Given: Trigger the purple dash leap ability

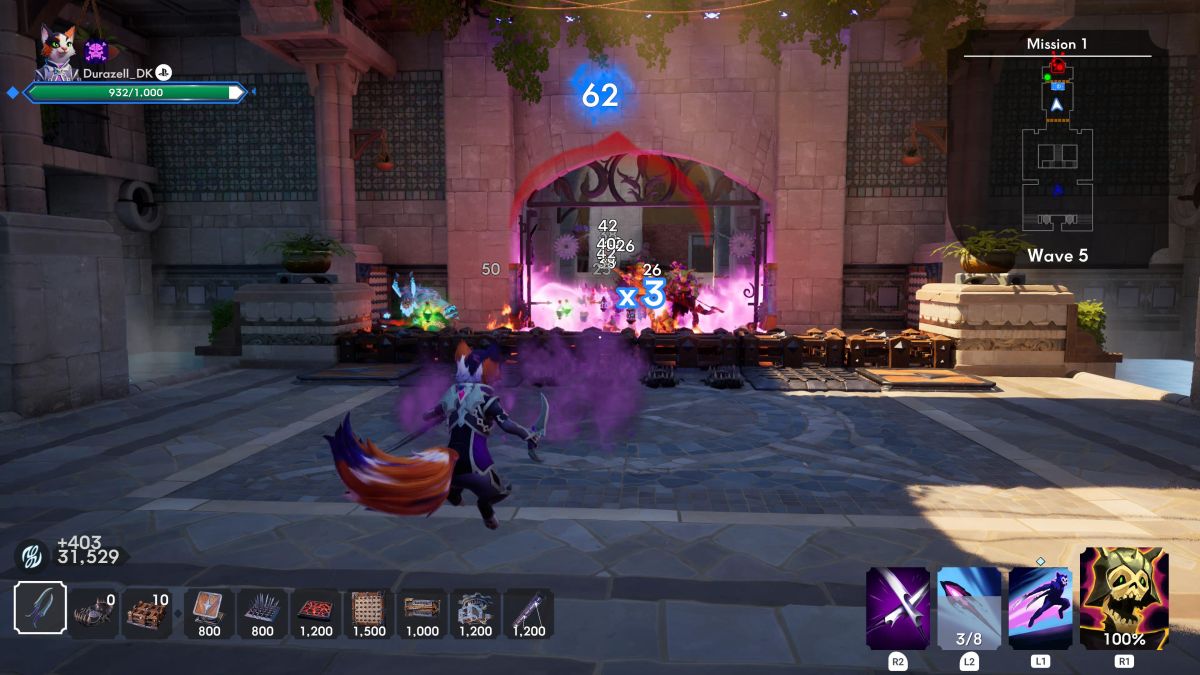Looking at the screenshot, I should (1041, 608).
